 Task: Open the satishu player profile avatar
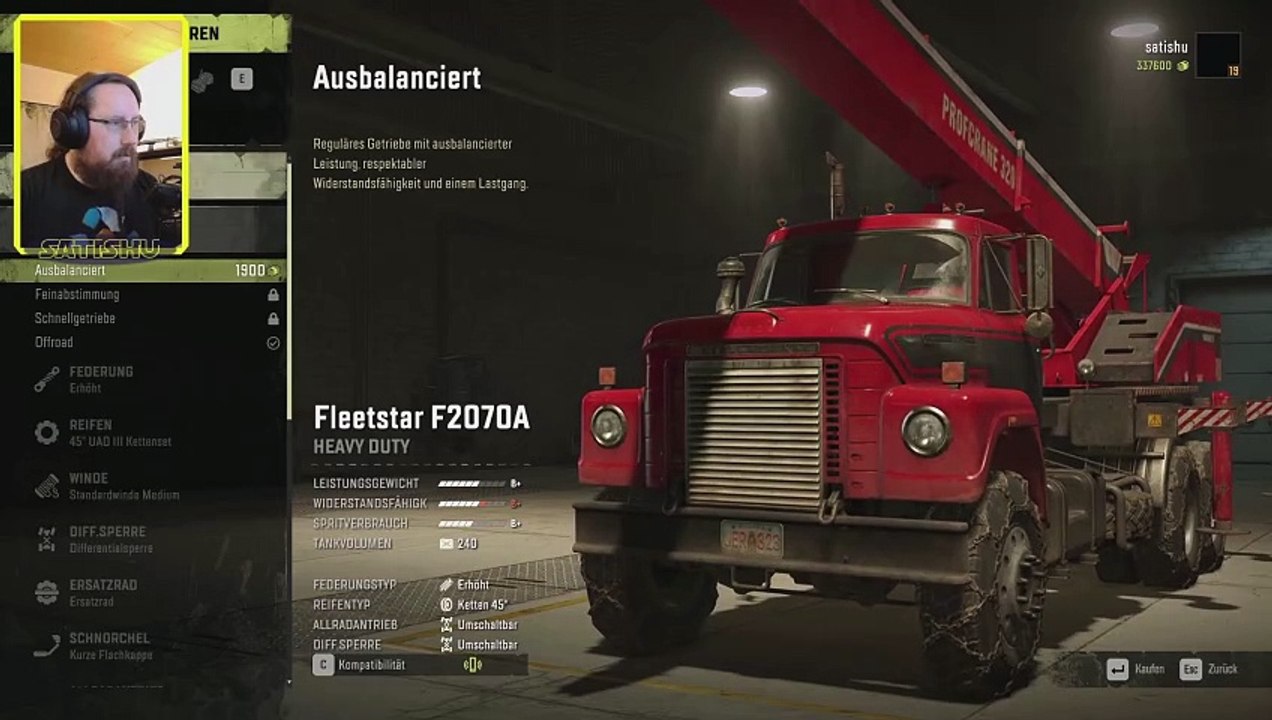tap(1217, 55)
